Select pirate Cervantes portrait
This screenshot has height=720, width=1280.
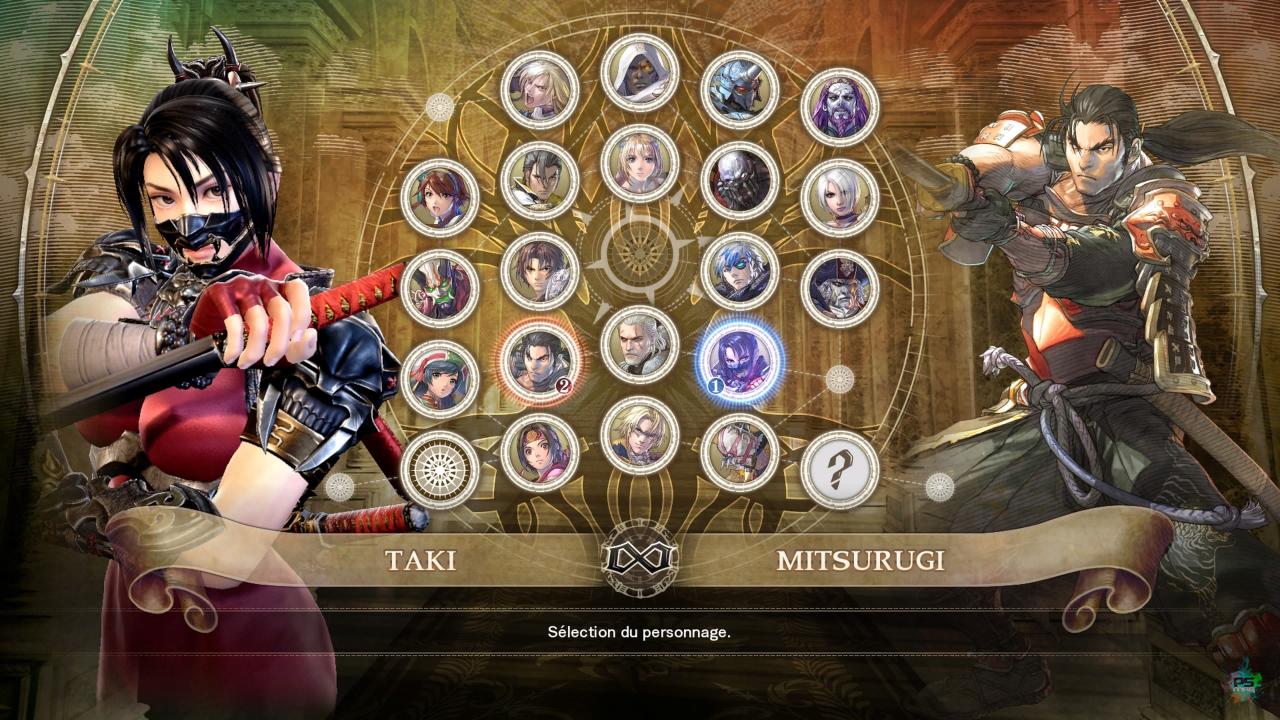(840, 289)
